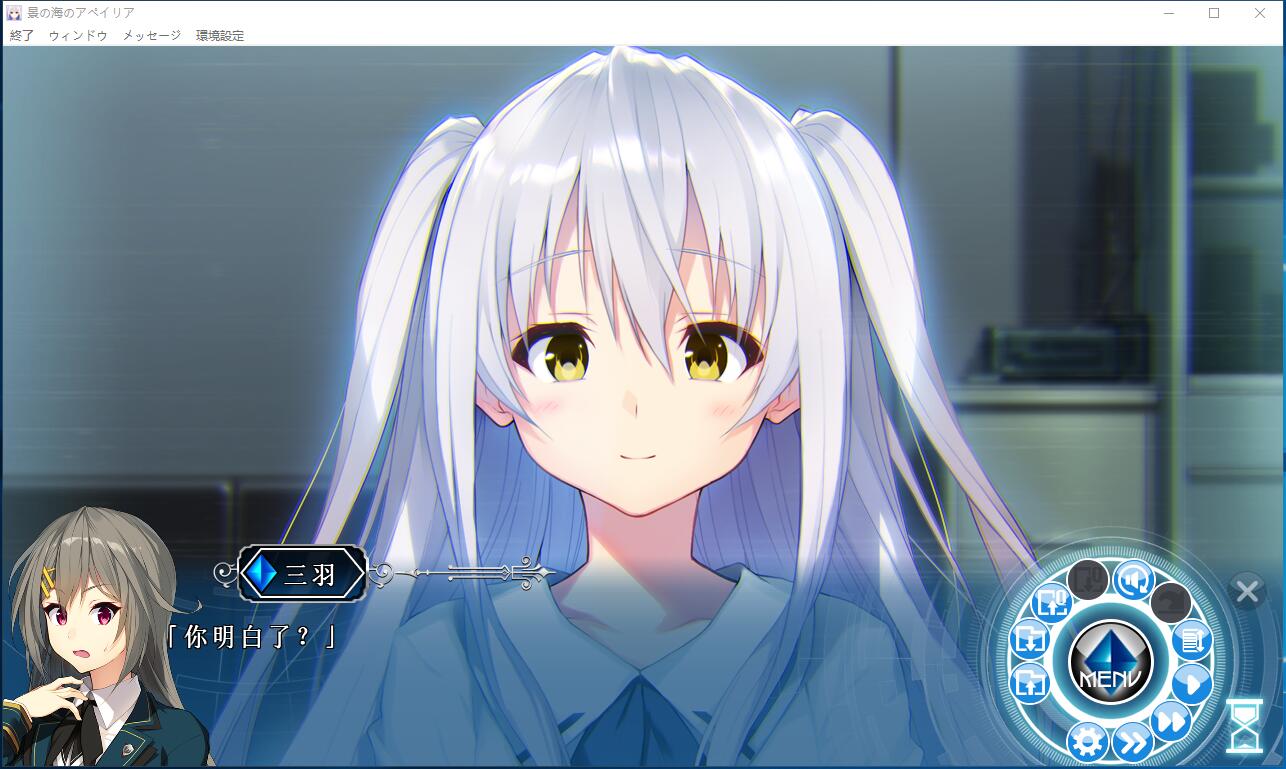Hide the message window with the X button
1286x769 pixels.
1247,591
